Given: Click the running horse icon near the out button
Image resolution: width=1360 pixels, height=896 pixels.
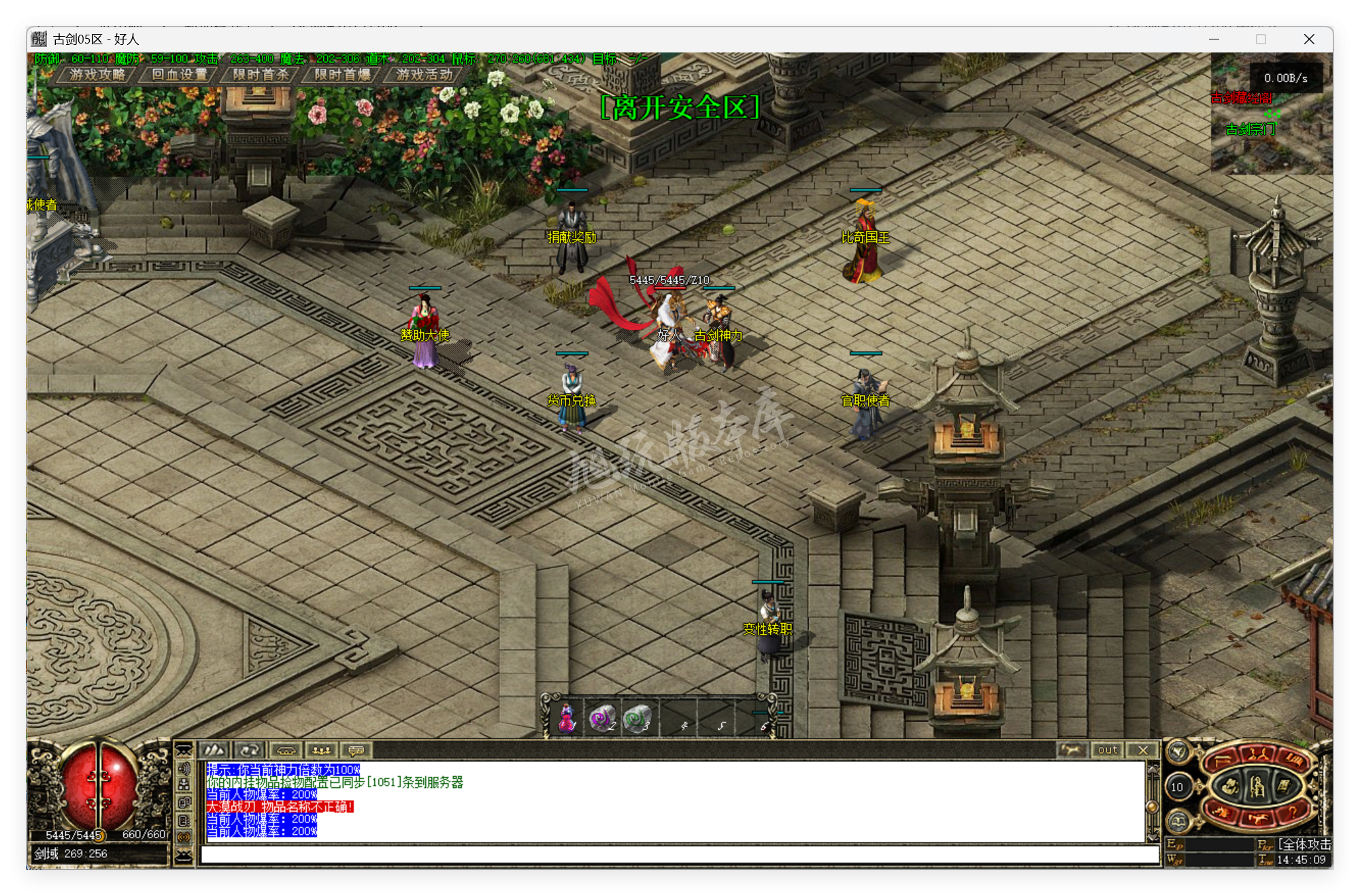Looking at the screenshot, I should 1072,750.
